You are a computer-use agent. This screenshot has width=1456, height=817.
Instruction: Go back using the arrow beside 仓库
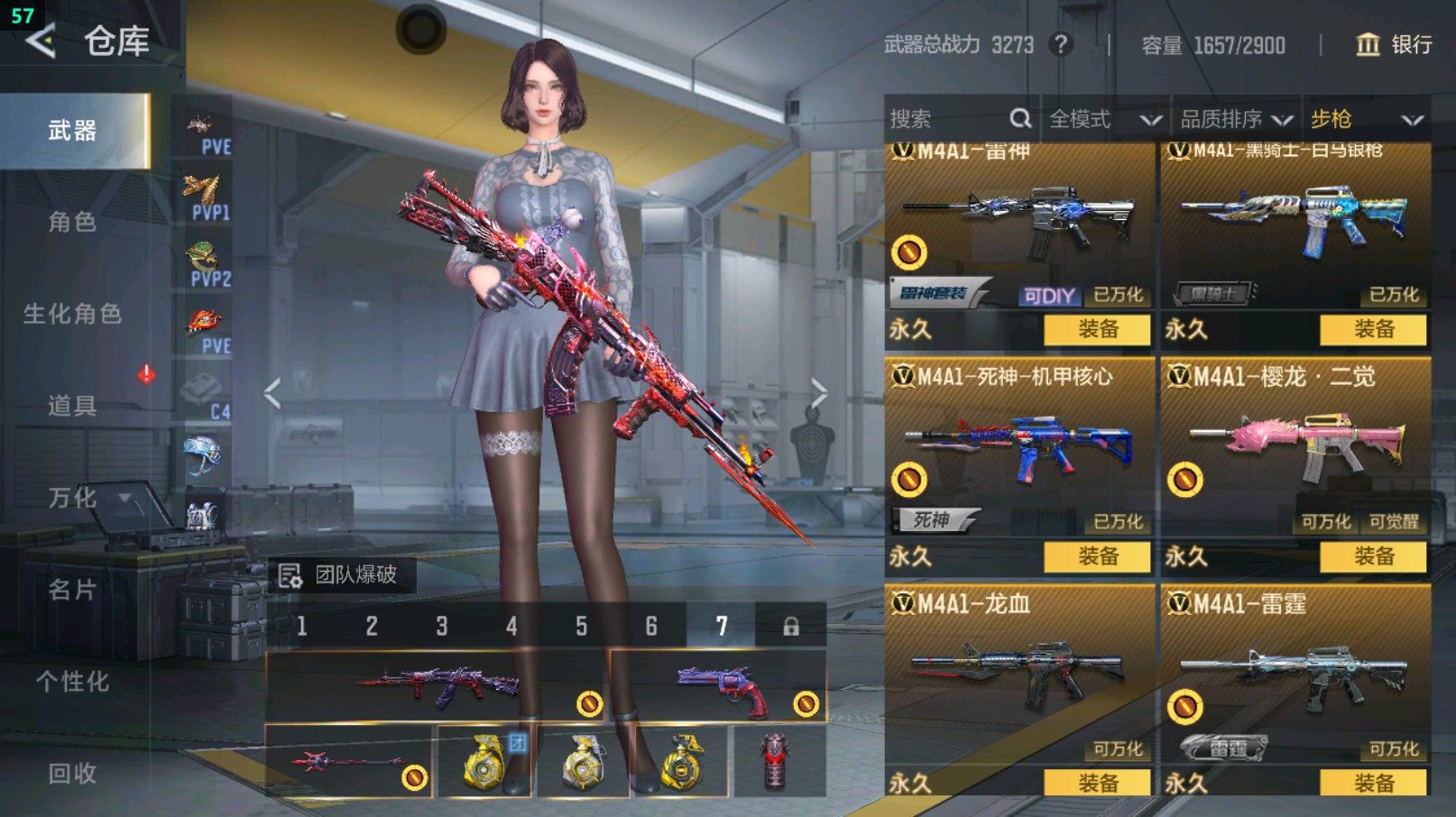coord(41,41)
